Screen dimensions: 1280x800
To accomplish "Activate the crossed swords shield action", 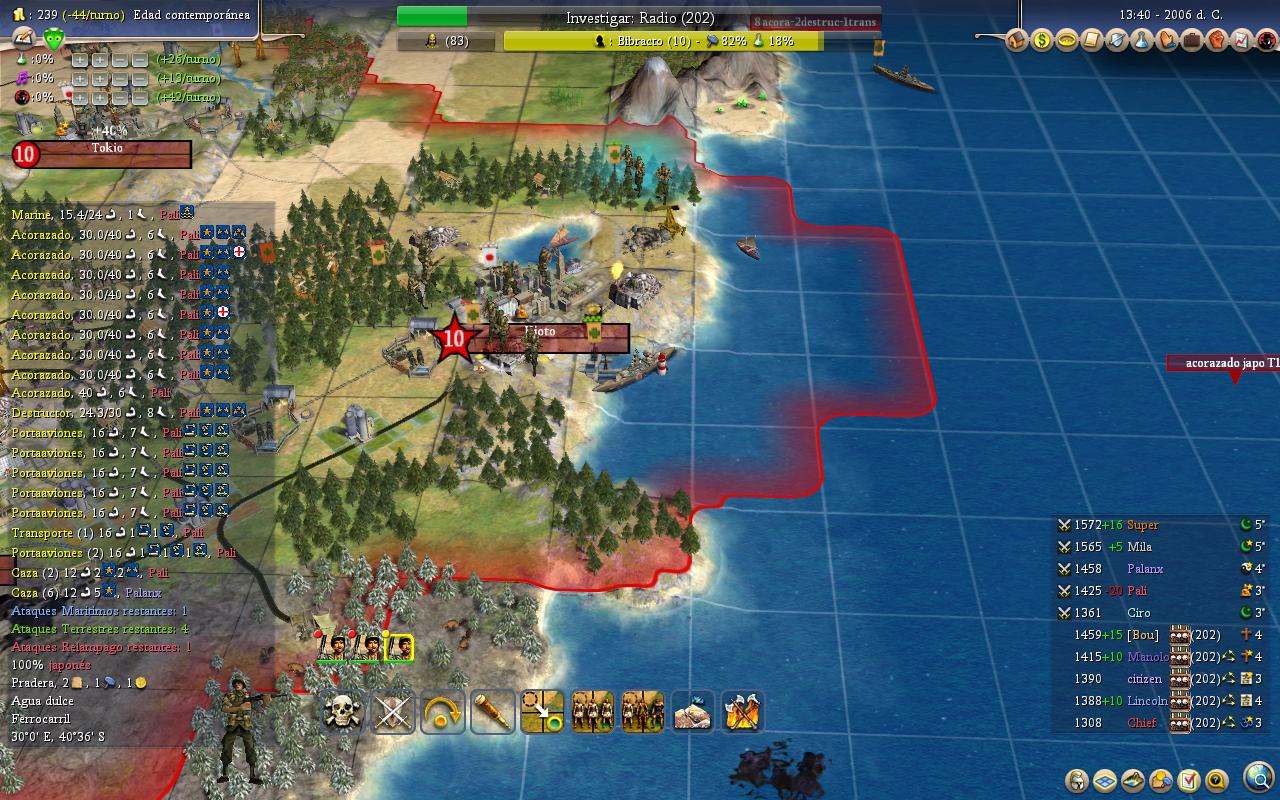I will click(392, 712).
